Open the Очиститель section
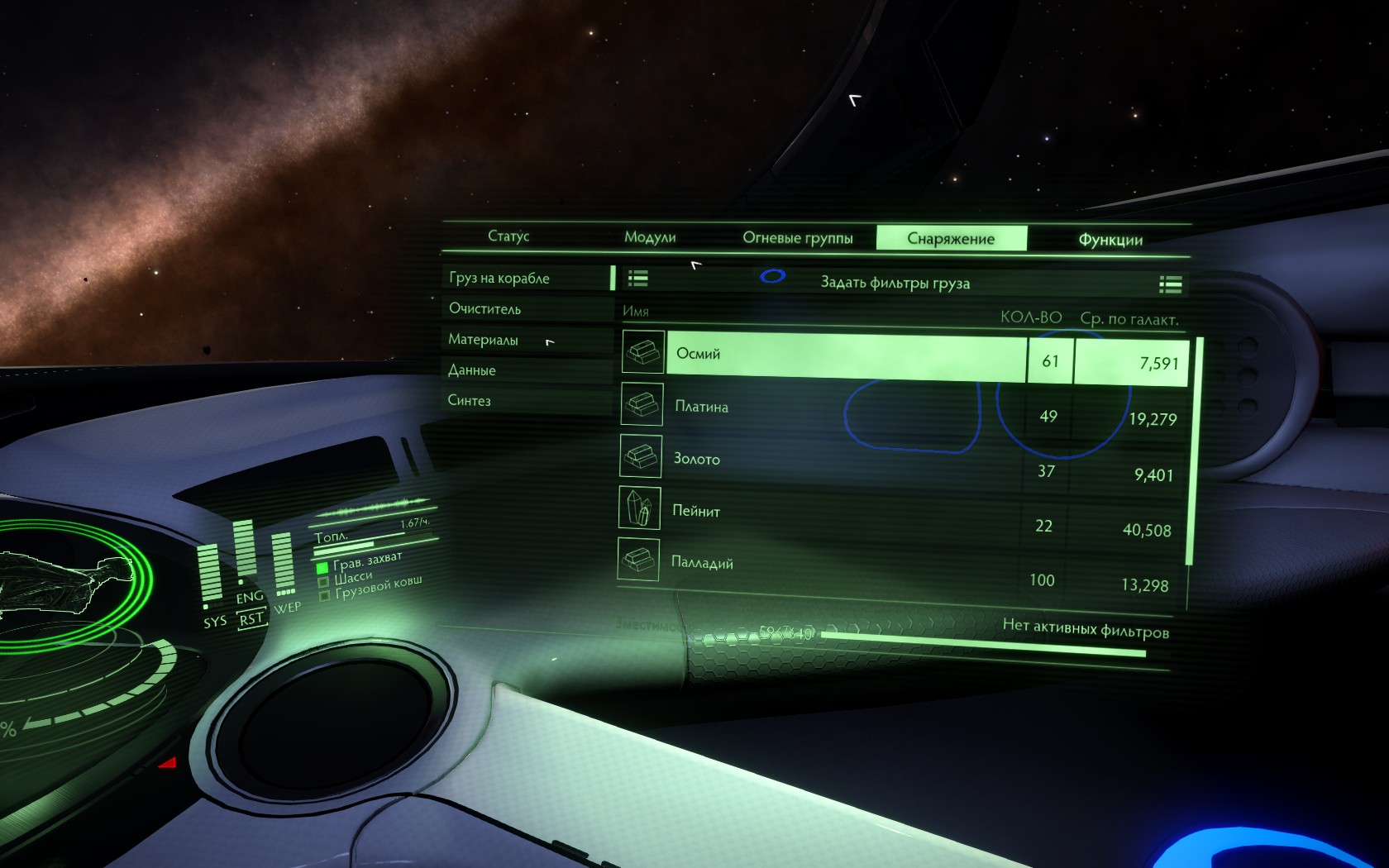 [485, 309]
